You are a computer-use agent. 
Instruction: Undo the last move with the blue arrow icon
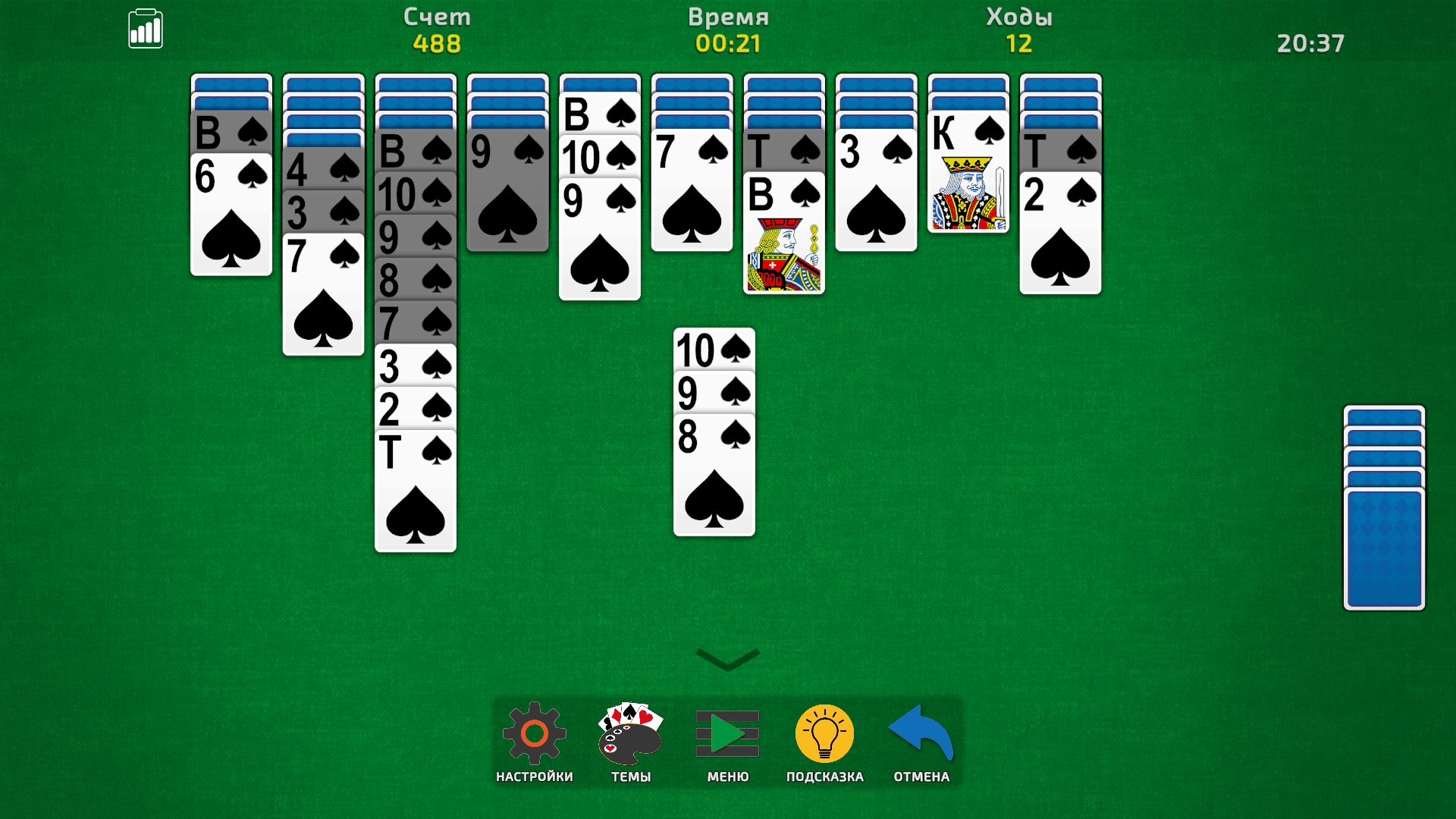(919, 734)
